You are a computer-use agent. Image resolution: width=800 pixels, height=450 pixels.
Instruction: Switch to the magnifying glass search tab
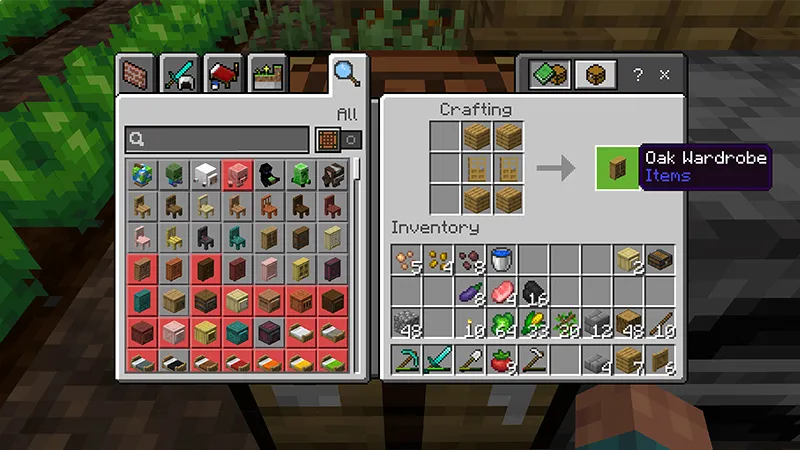[x=347, y=73]
